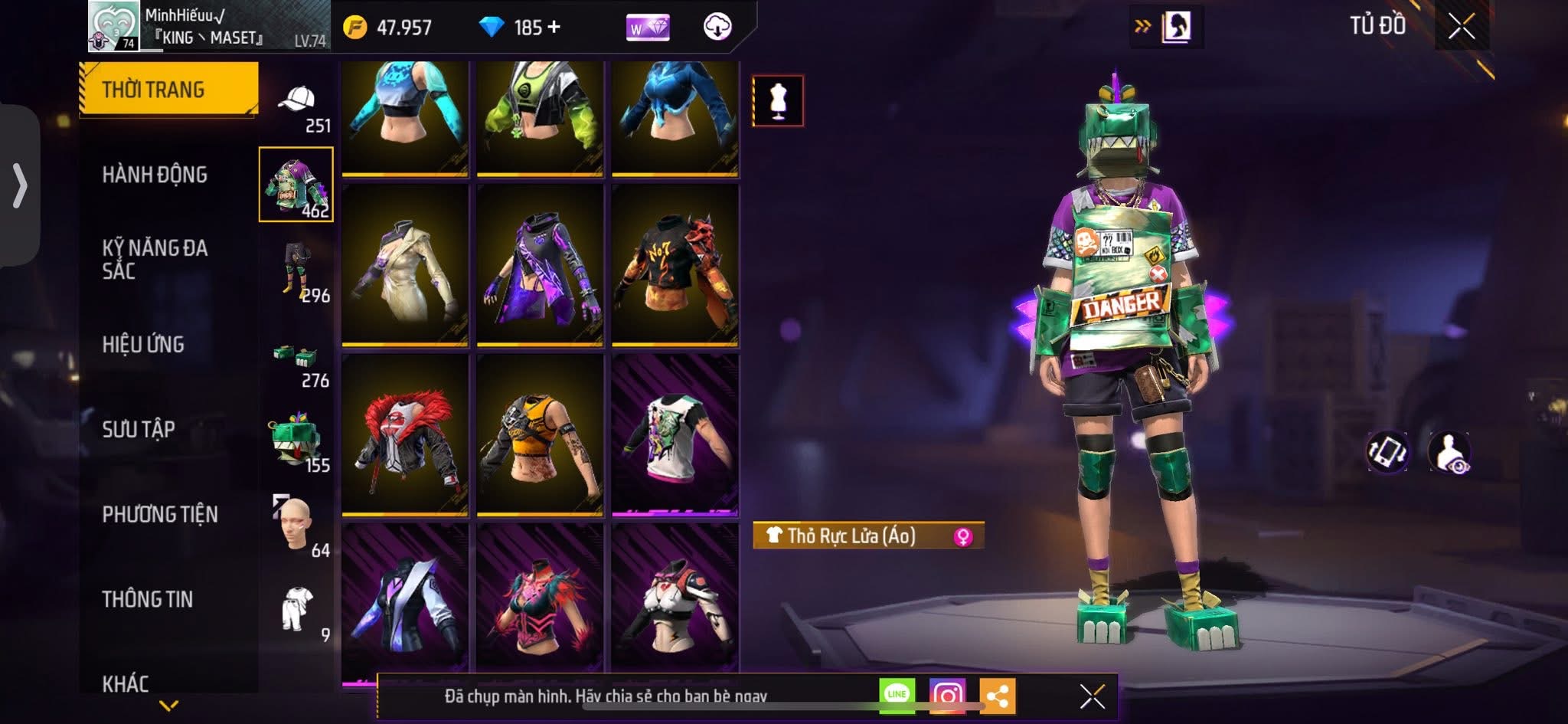The width and height of the screenshot is (1568, 724).
Task: Dismiss the screenshot share banner
Action: 1092,696
